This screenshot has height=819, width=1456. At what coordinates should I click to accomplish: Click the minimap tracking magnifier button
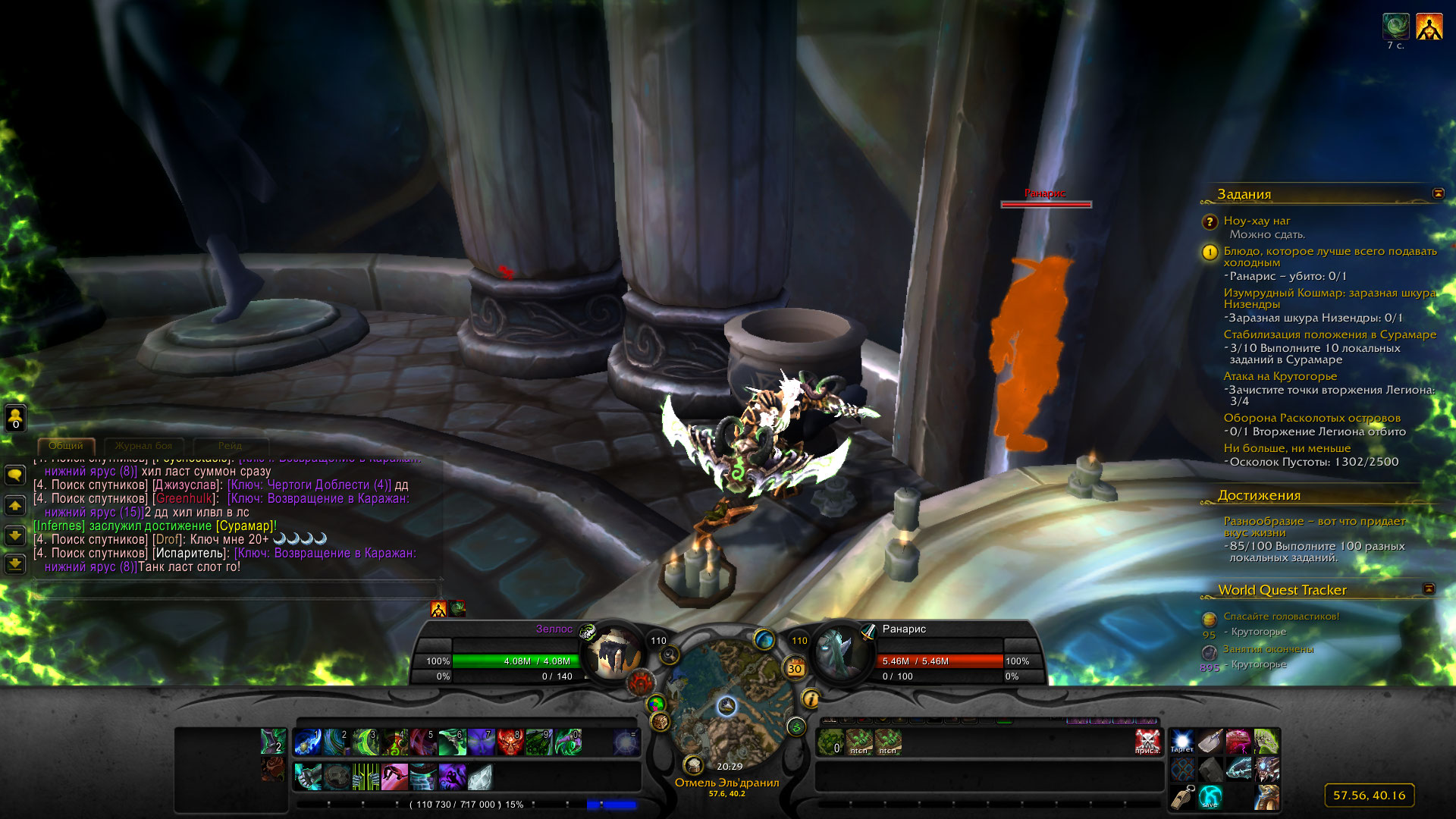pyautogui.click(x=669, y=655)
